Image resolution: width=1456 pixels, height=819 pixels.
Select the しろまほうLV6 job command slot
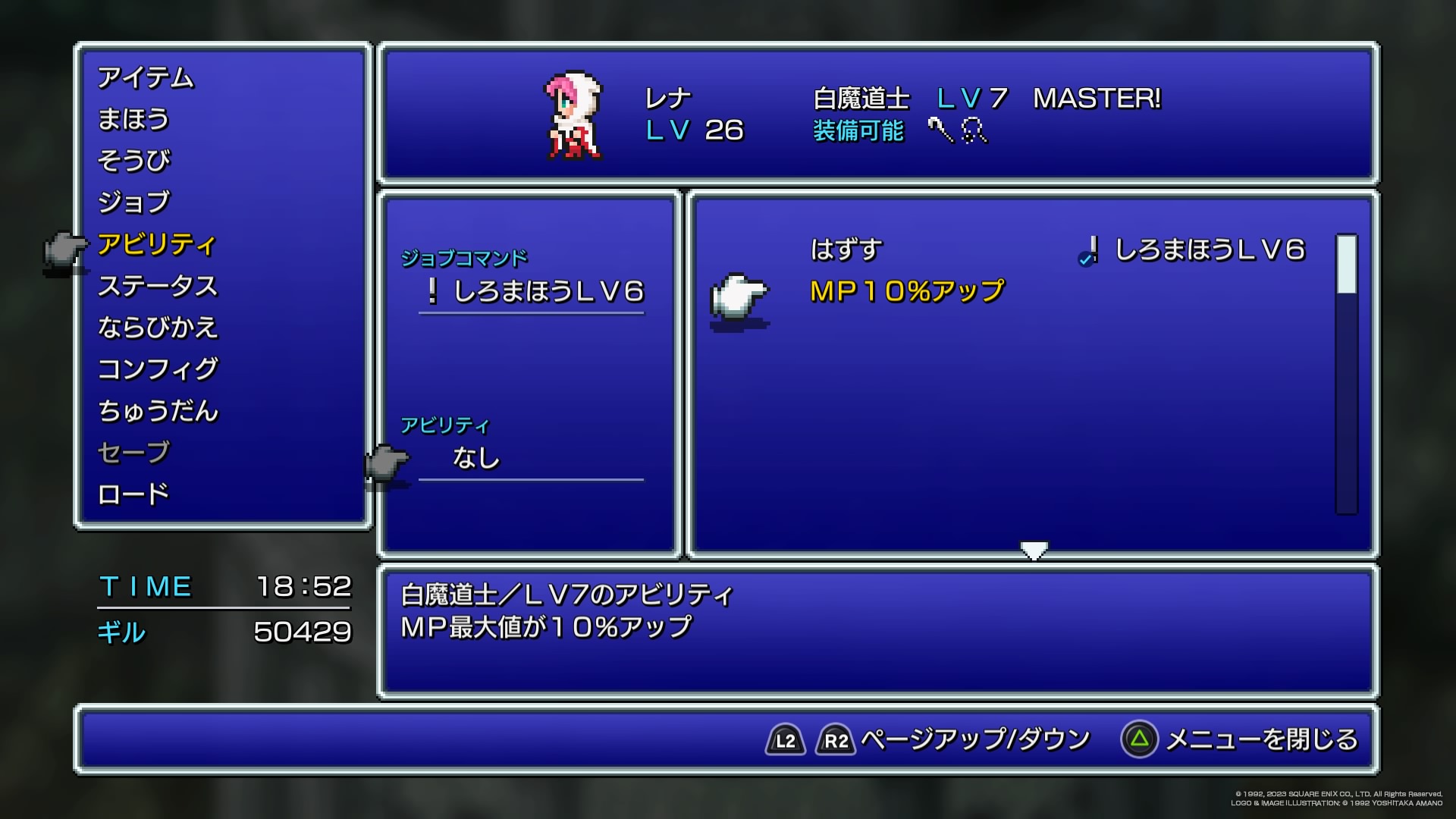tap(548, 292)
